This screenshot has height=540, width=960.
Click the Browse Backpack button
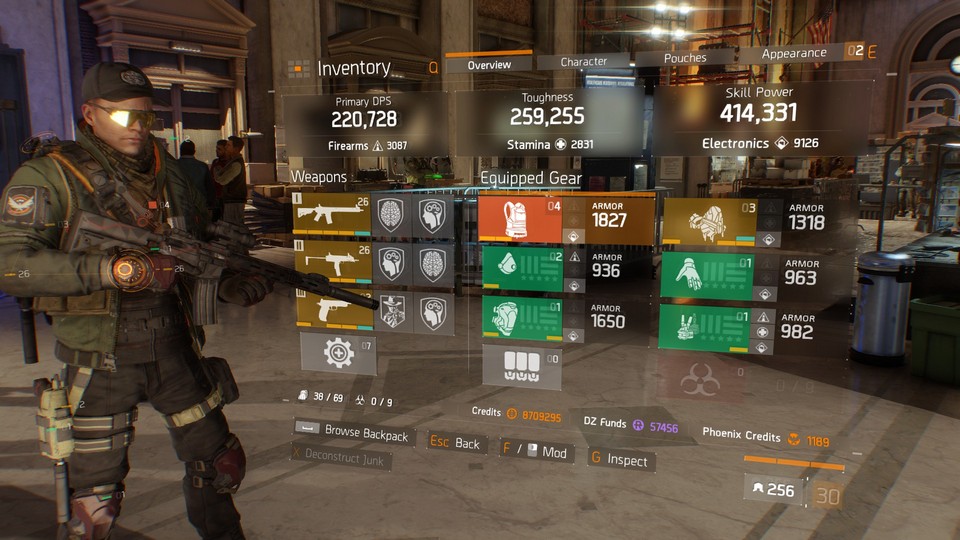pos(352,434)
